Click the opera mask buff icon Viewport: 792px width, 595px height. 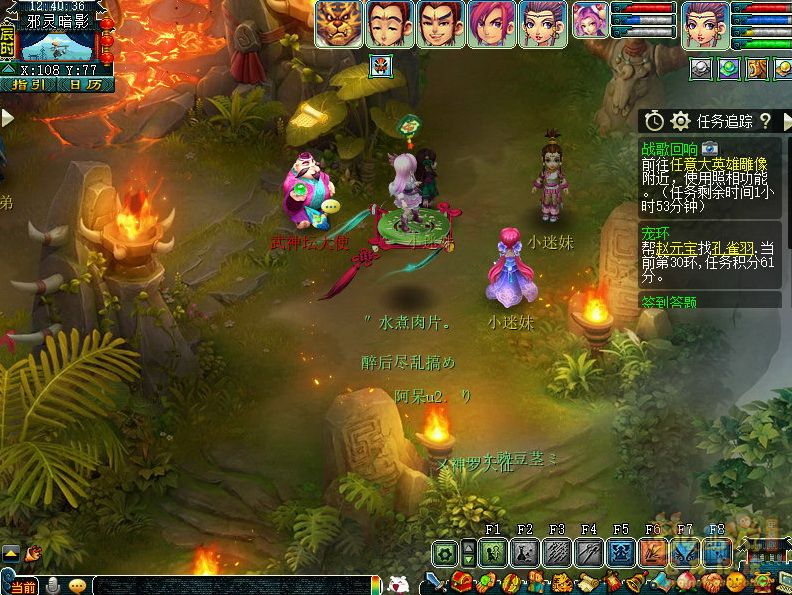click(x=381, y=67)
